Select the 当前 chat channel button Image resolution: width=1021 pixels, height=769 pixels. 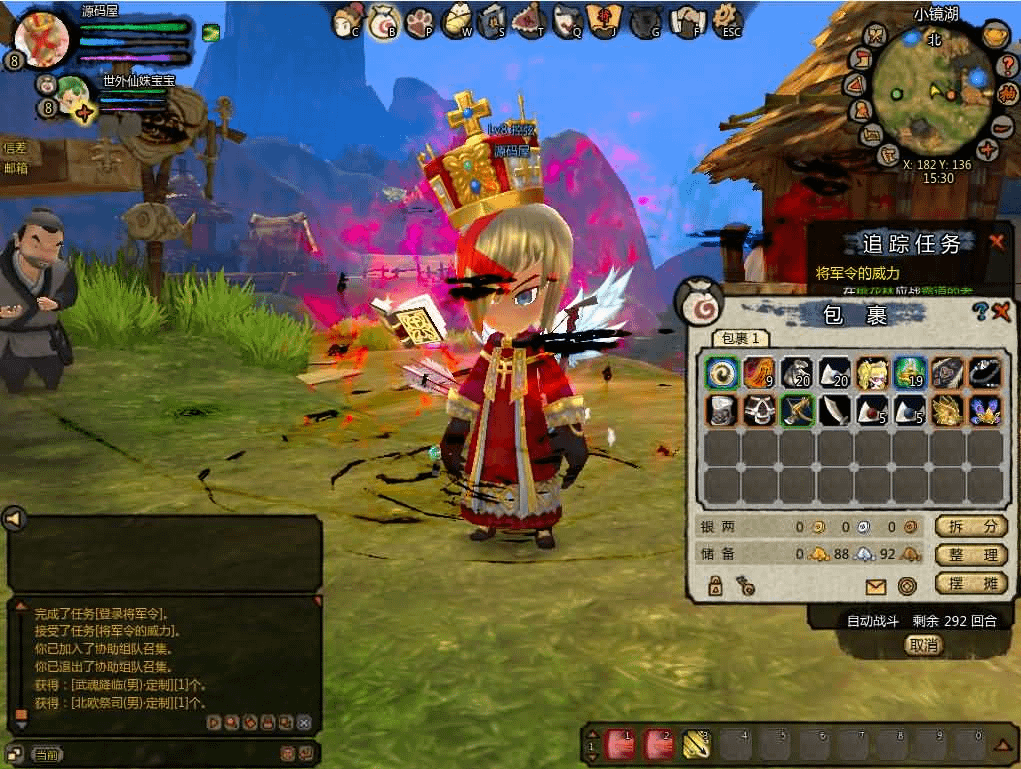pos(46,754)
